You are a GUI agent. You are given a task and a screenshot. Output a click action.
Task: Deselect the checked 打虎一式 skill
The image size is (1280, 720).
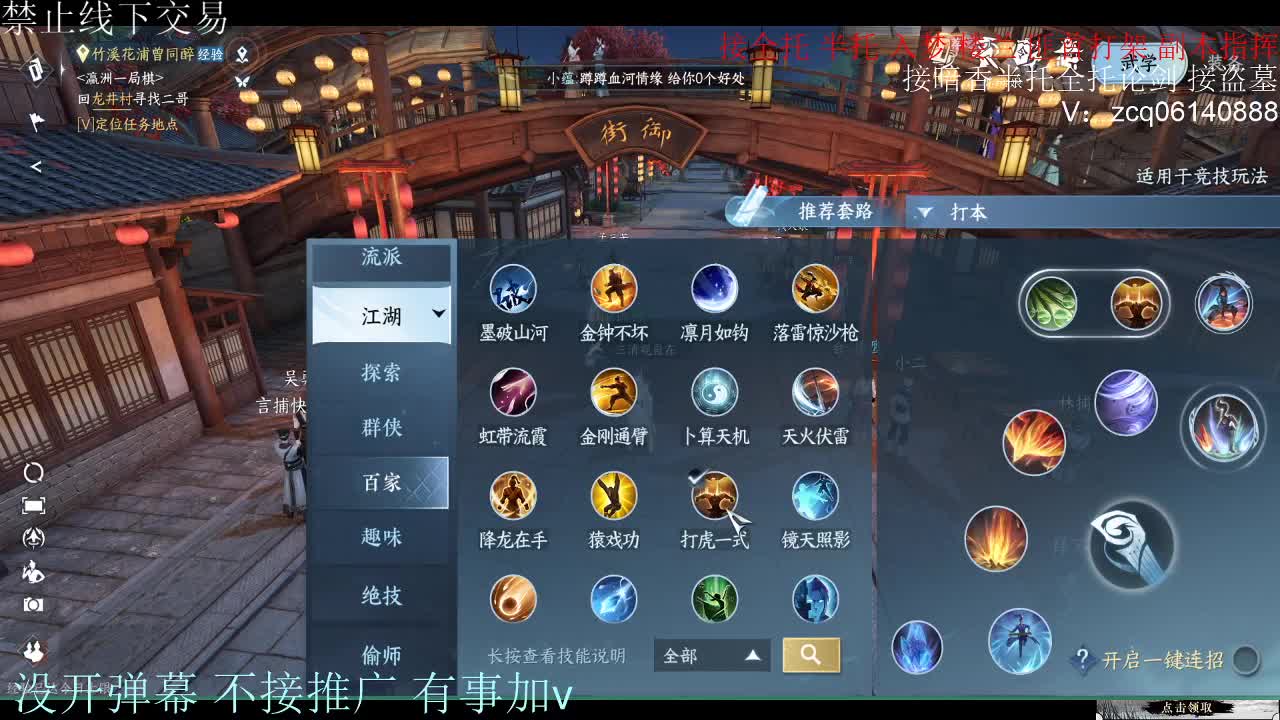tap(713, 495)
